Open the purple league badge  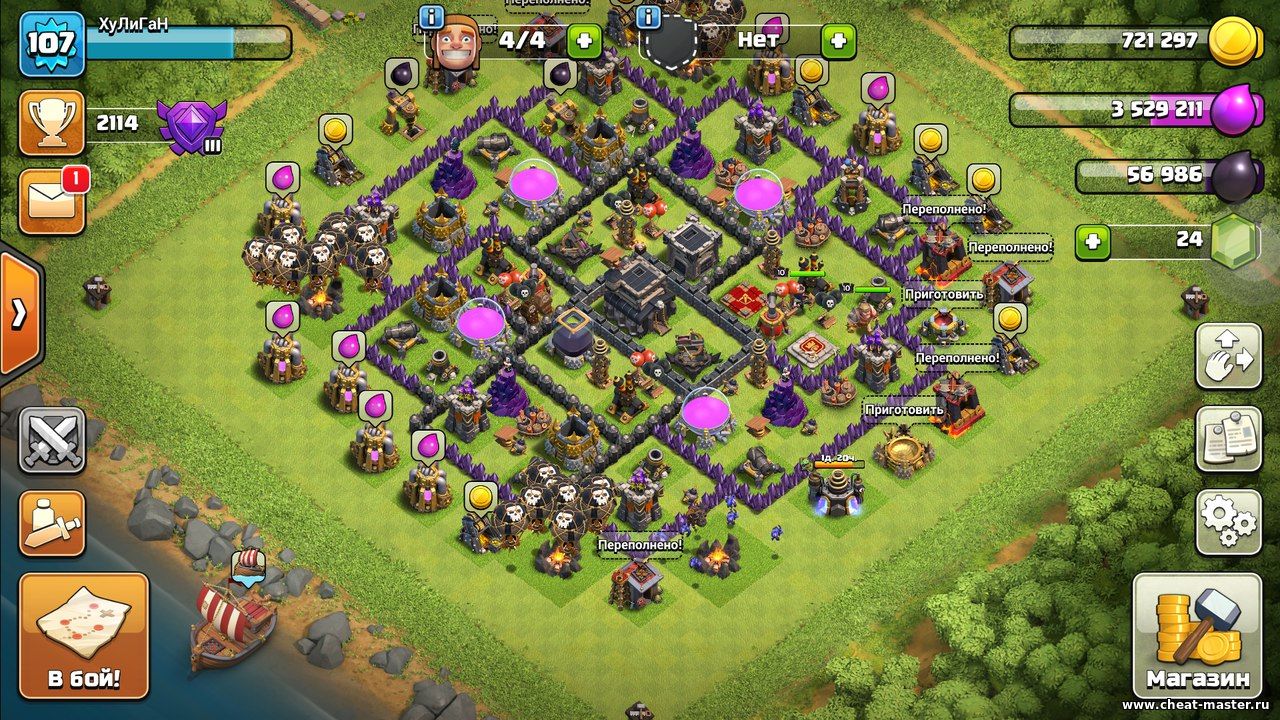(193, 127)
